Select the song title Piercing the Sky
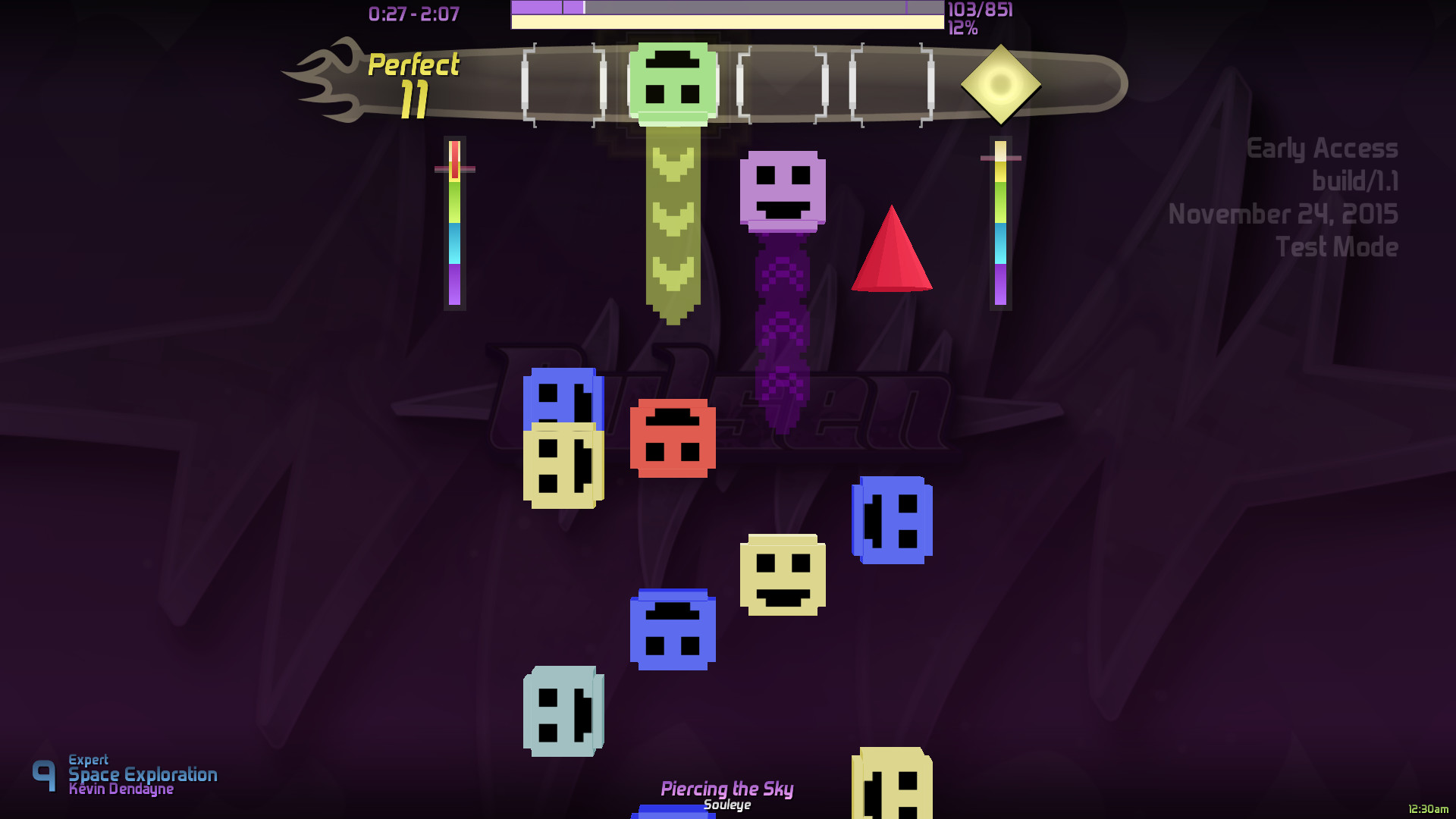Image resolution: width=1456 pixels, height=819 pixels. click(x=727, y=789)
